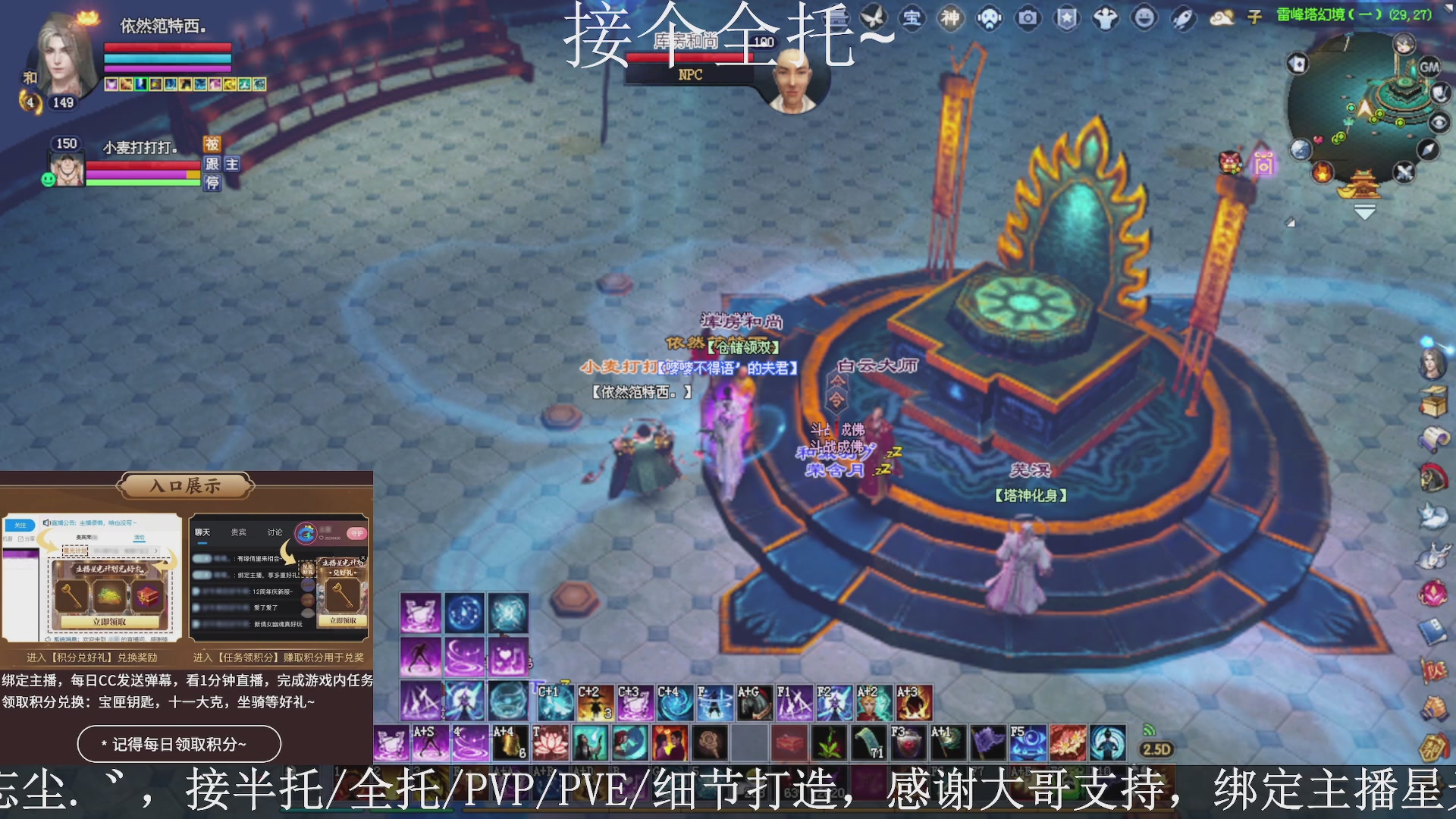Click the blue 关注 follow button
This screenshot has width=1456, height=819.
click(x=22, y=526)
